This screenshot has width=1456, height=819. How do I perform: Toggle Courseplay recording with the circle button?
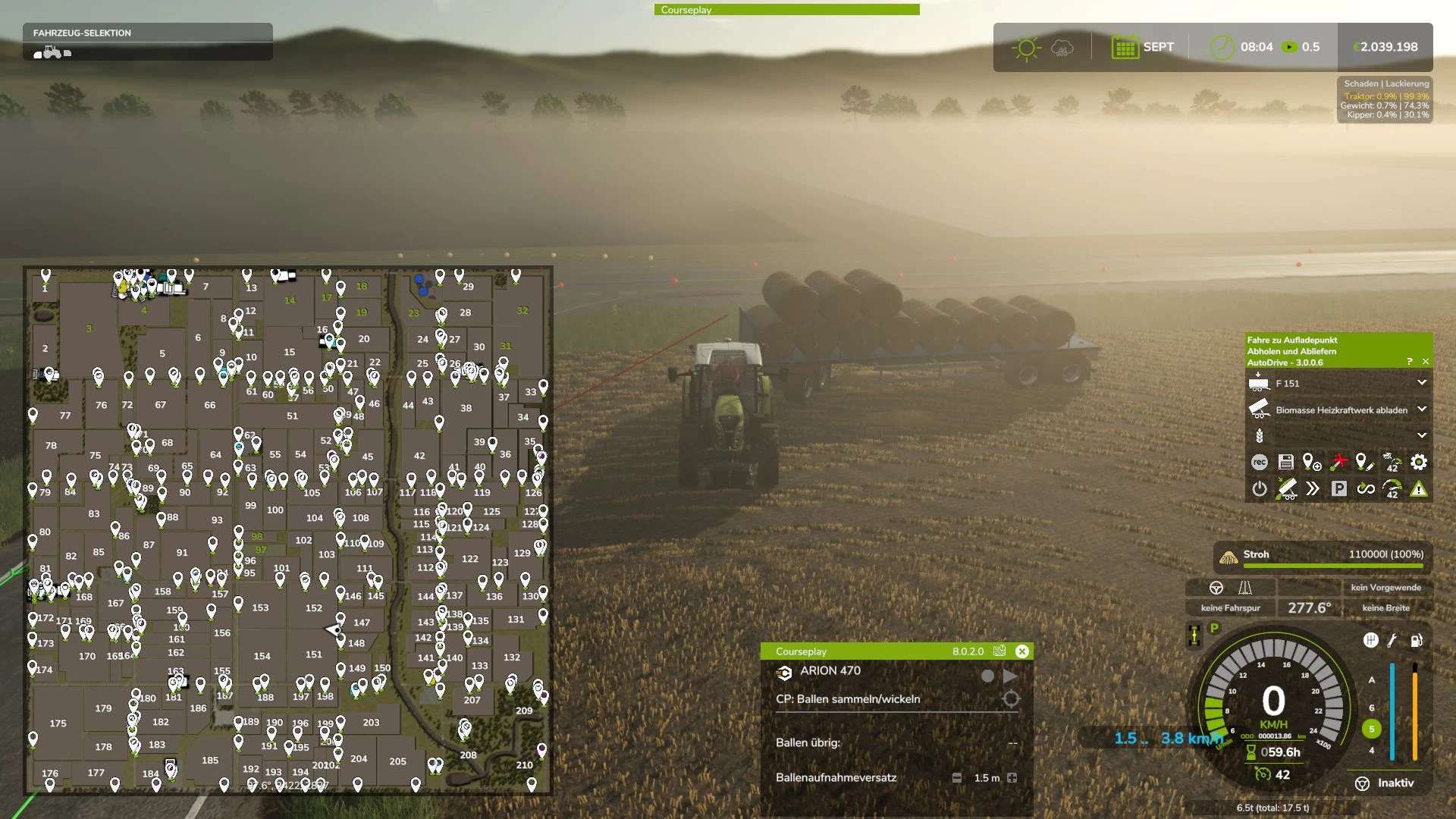point(988,676)
